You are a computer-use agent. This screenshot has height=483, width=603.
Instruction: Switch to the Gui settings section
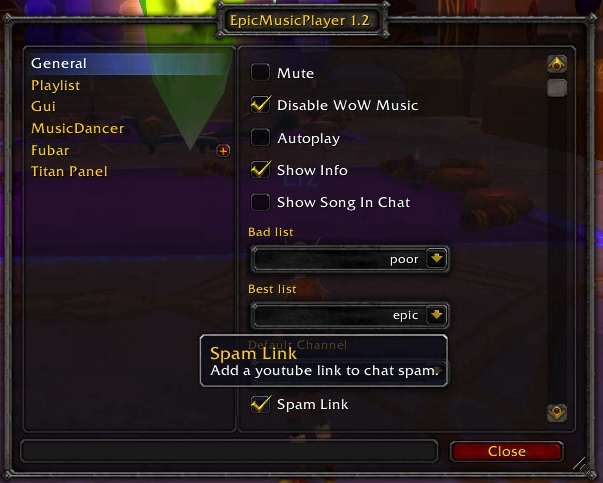pos(43,106)
